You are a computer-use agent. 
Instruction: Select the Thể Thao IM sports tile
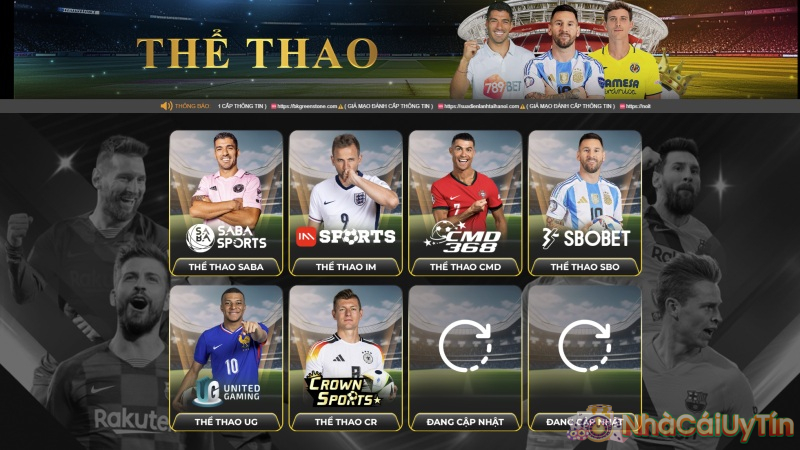[x=345, y=203]
